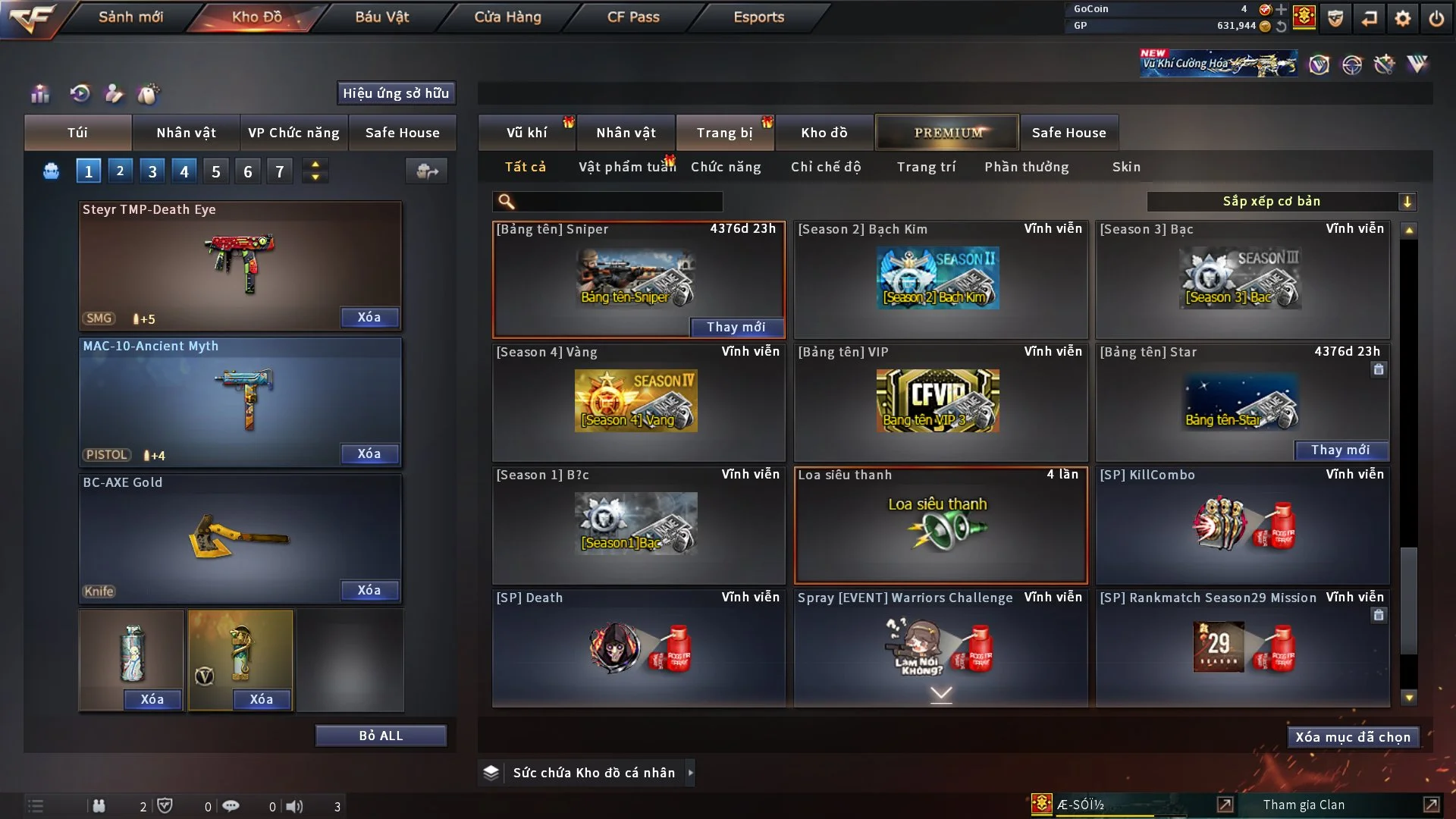Click the power exit icon
The image size is (1456, 819).
coord(1436,18)
